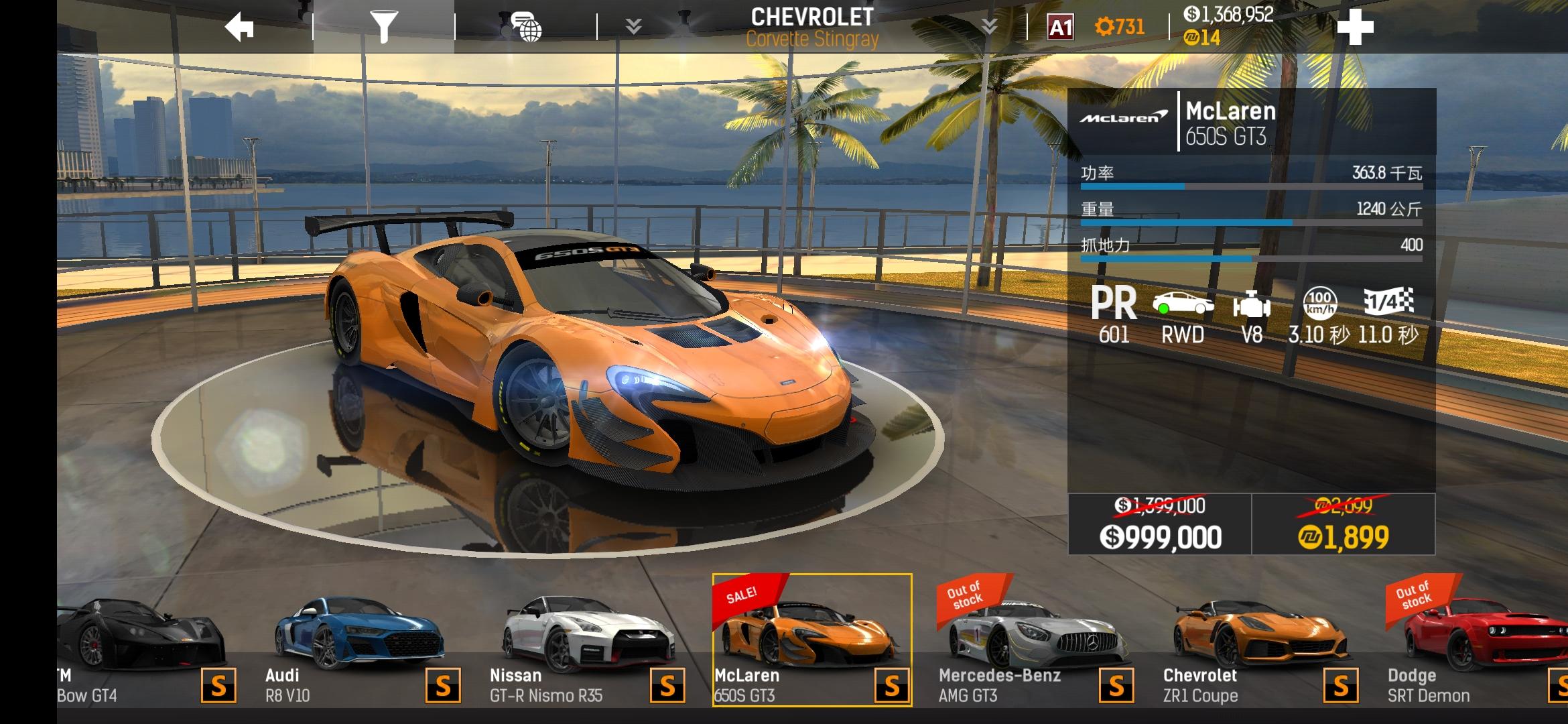Select the KTM X-Bow GT4 thumbnail
Viewport: 1568px width, 724px height.
(x=141, y=644)
